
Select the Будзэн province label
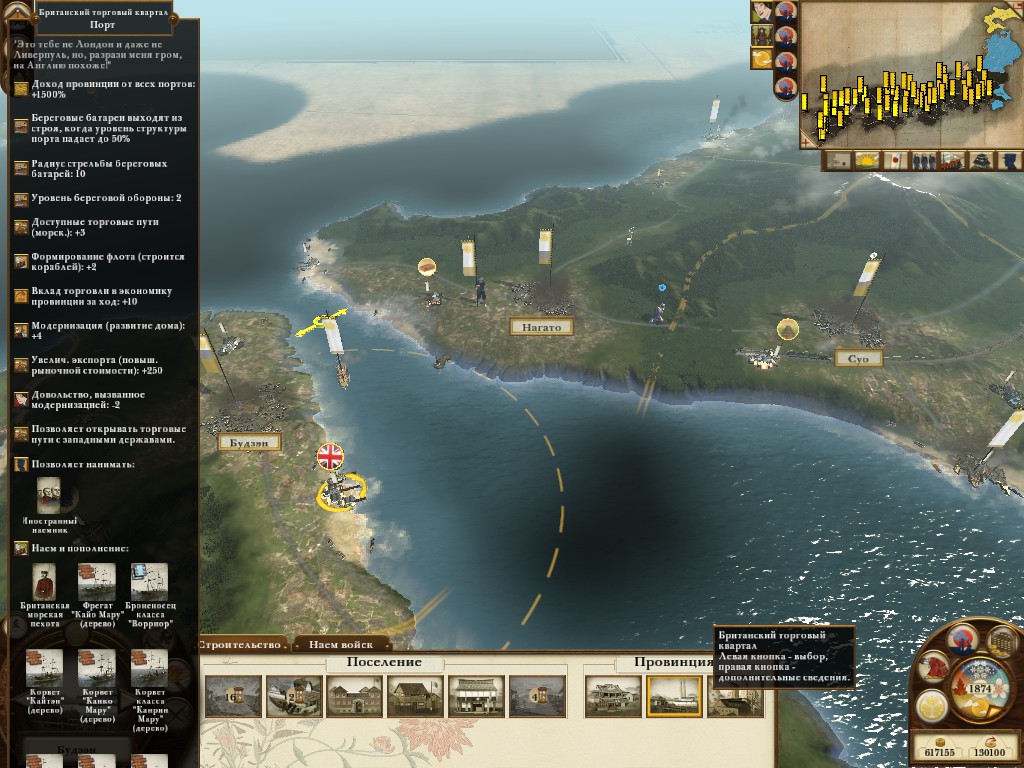249,442
